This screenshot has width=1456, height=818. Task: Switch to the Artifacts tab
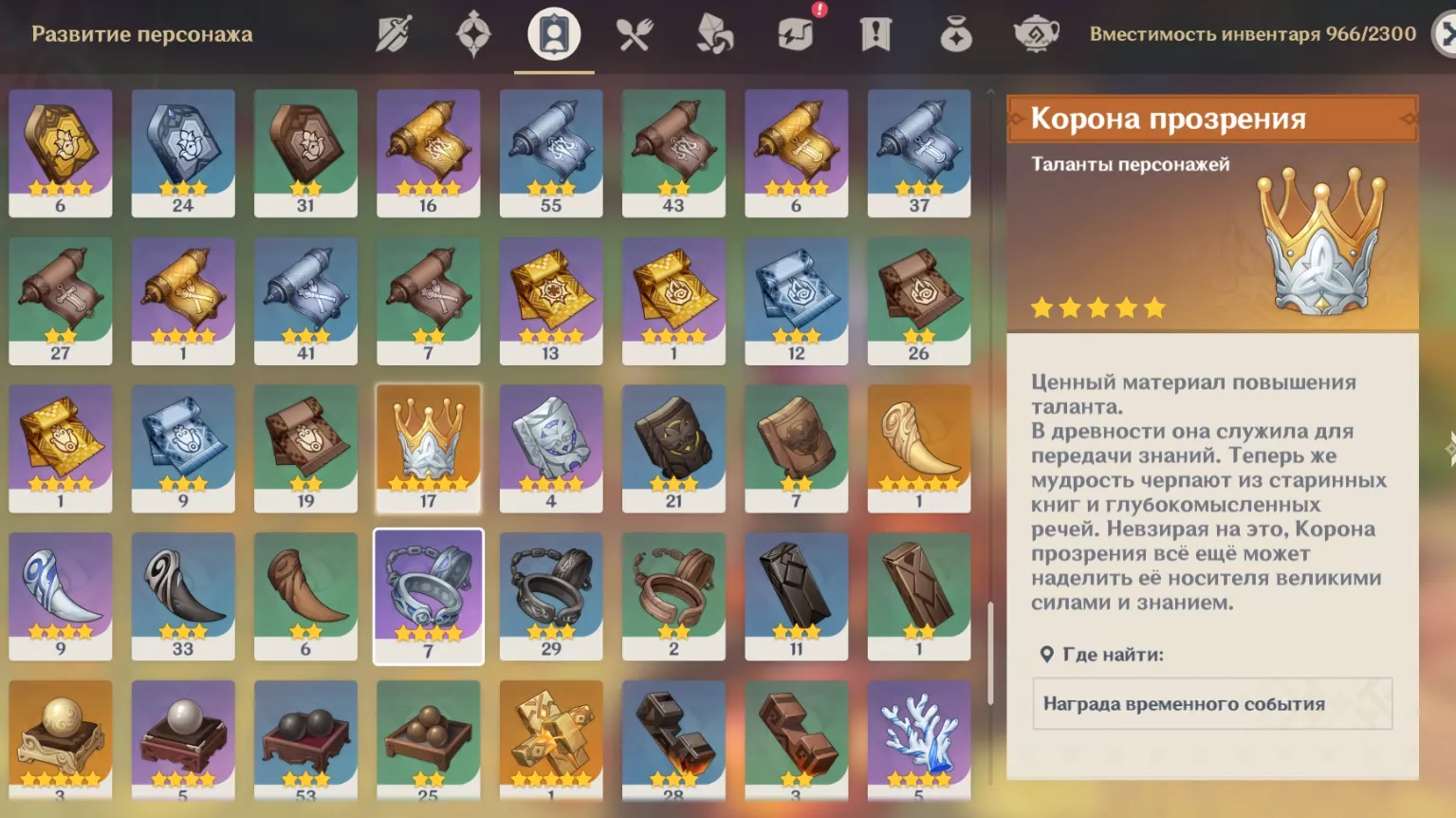pos(473,35)
